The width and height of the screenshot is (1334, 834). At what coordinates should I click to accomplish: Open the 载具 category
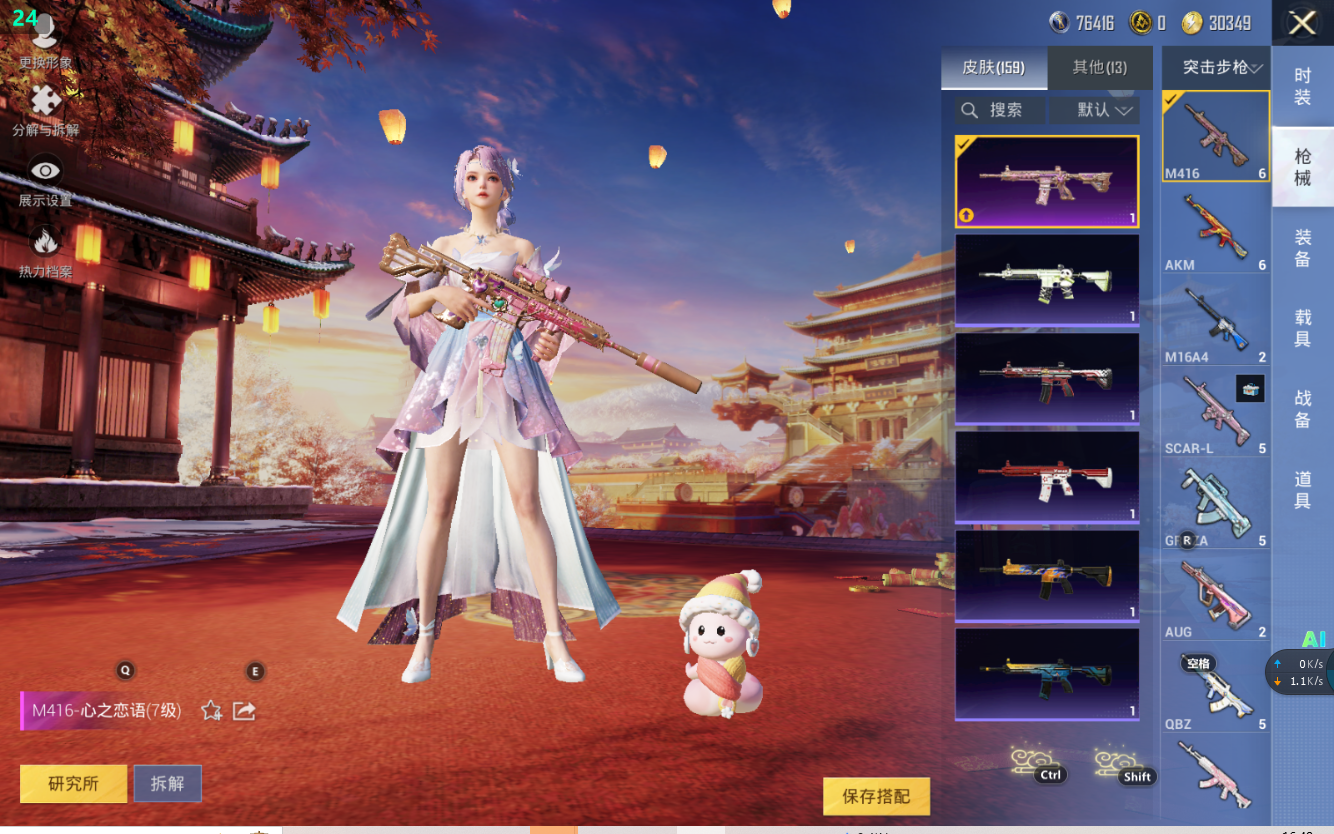click(1302, 329)
